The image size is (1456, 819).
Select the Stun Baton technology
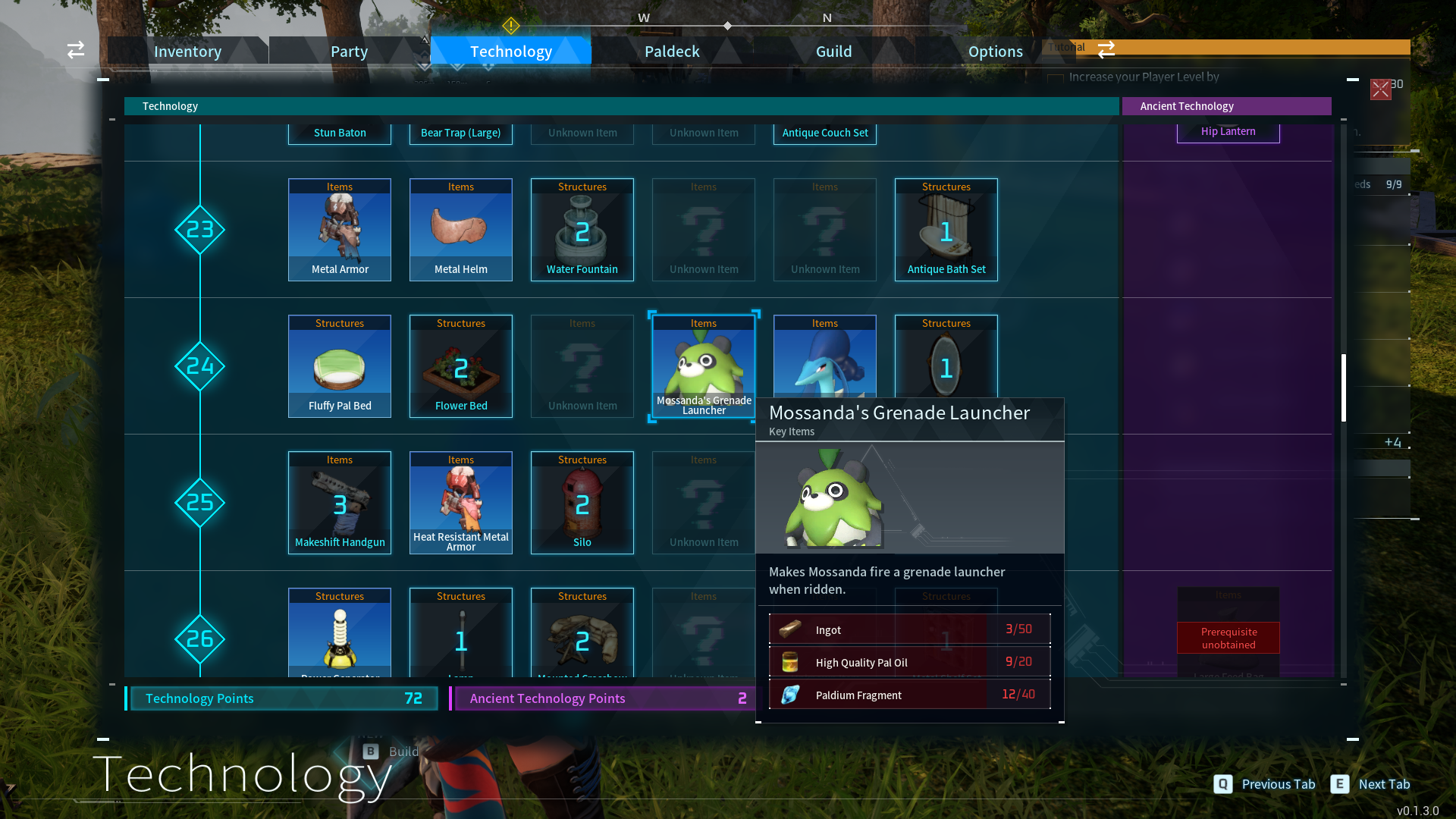pos(339,132)
